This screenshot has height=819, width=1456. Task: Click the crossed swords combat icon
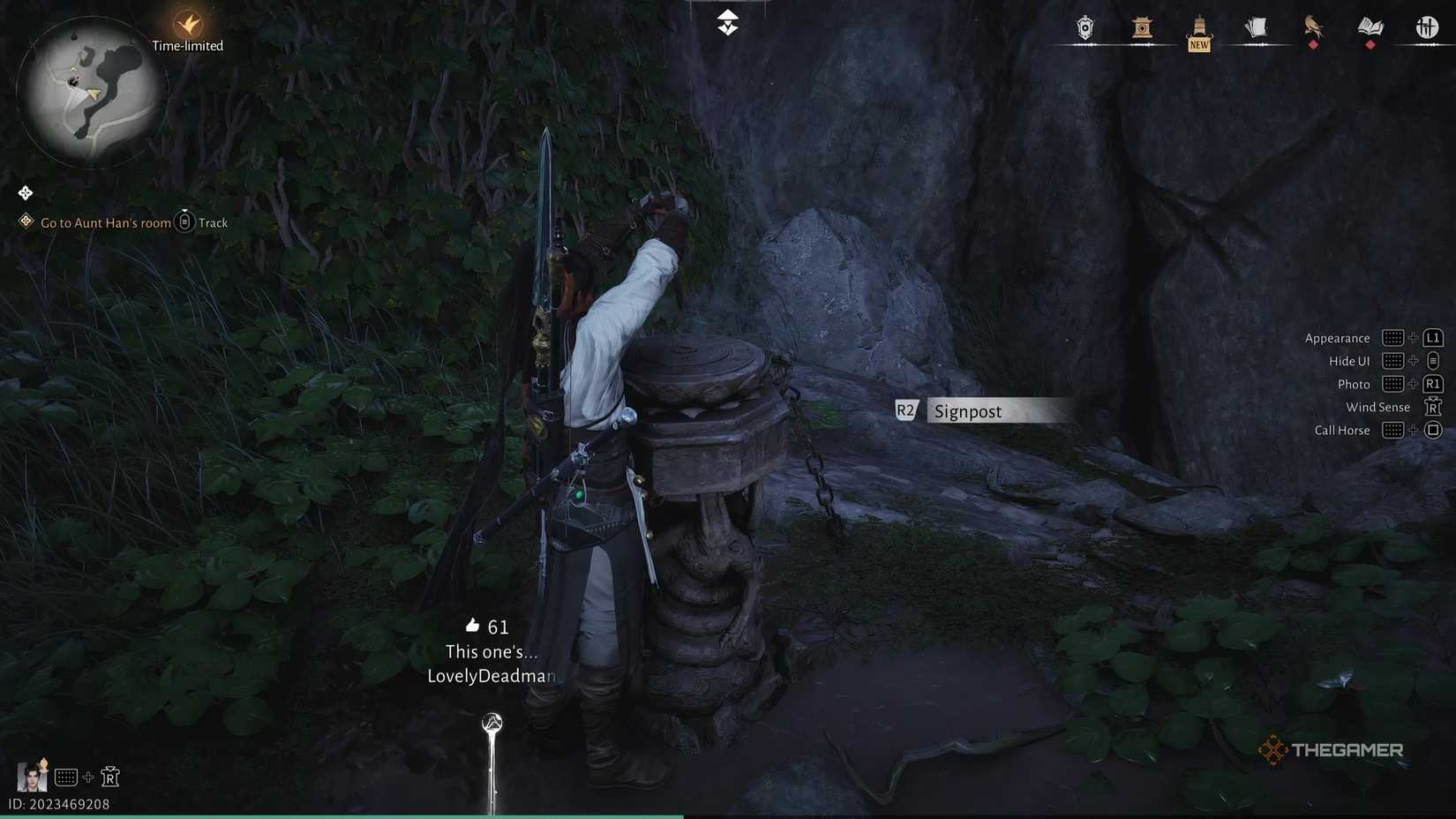(1428, 27)
